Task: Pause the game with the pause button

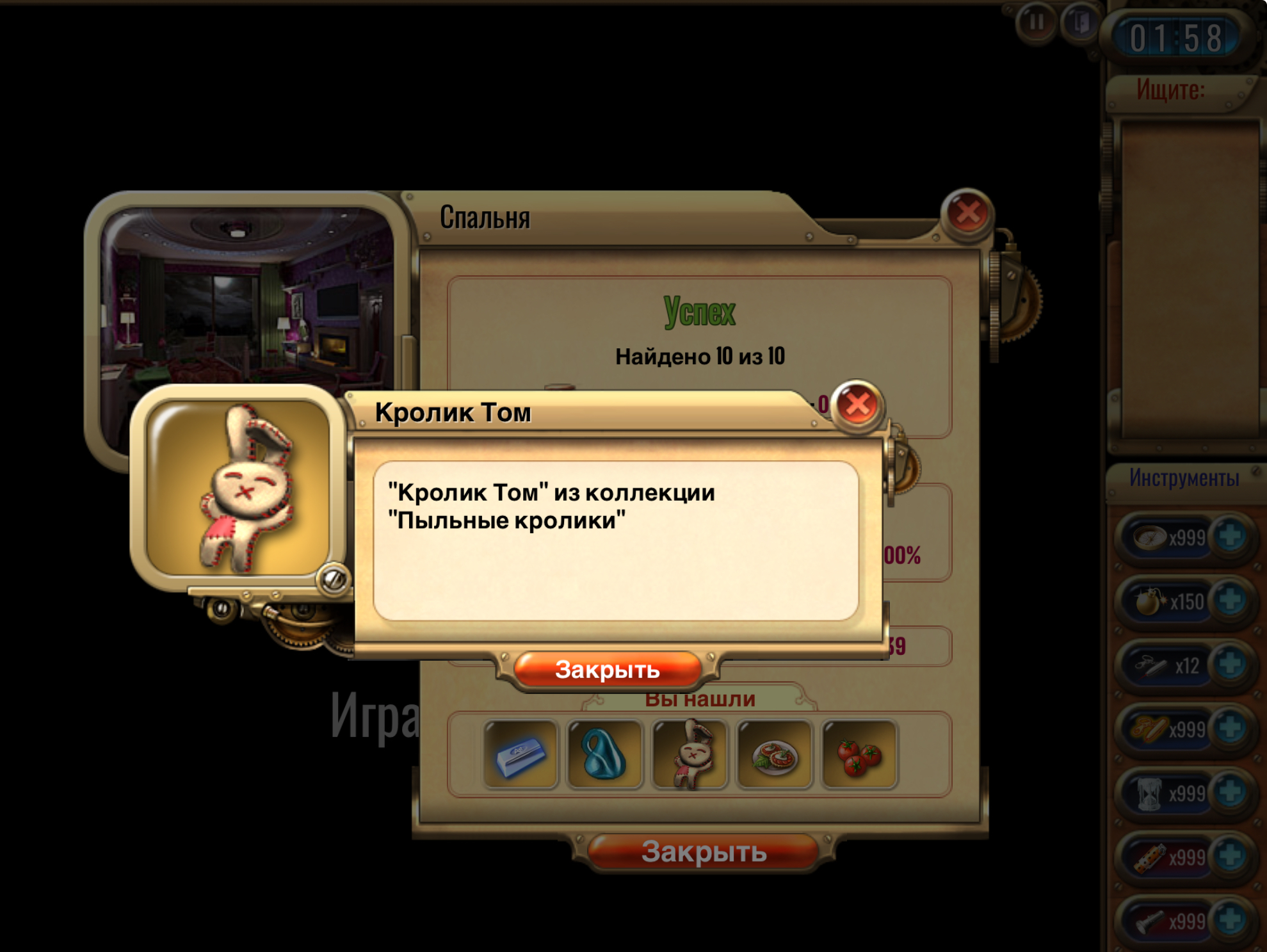Action: [x=1035, y=23]
